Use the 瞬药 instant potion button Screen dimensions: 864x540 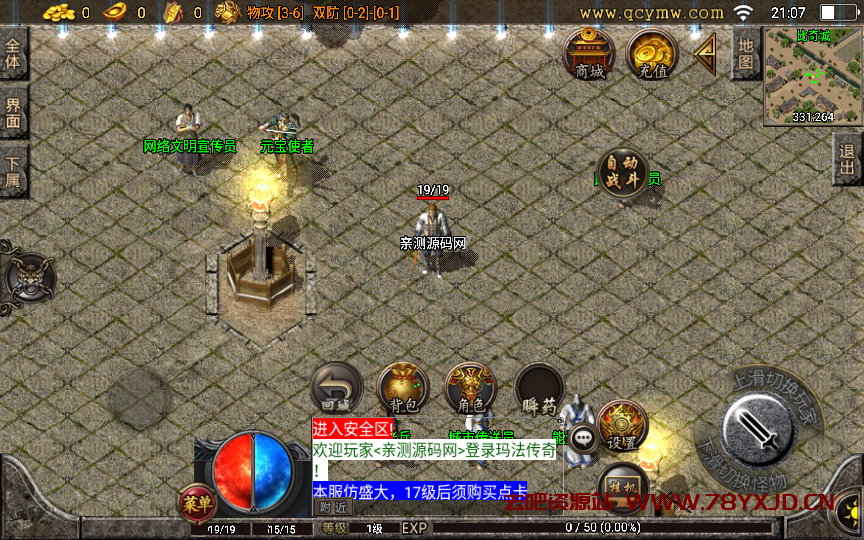539,388
